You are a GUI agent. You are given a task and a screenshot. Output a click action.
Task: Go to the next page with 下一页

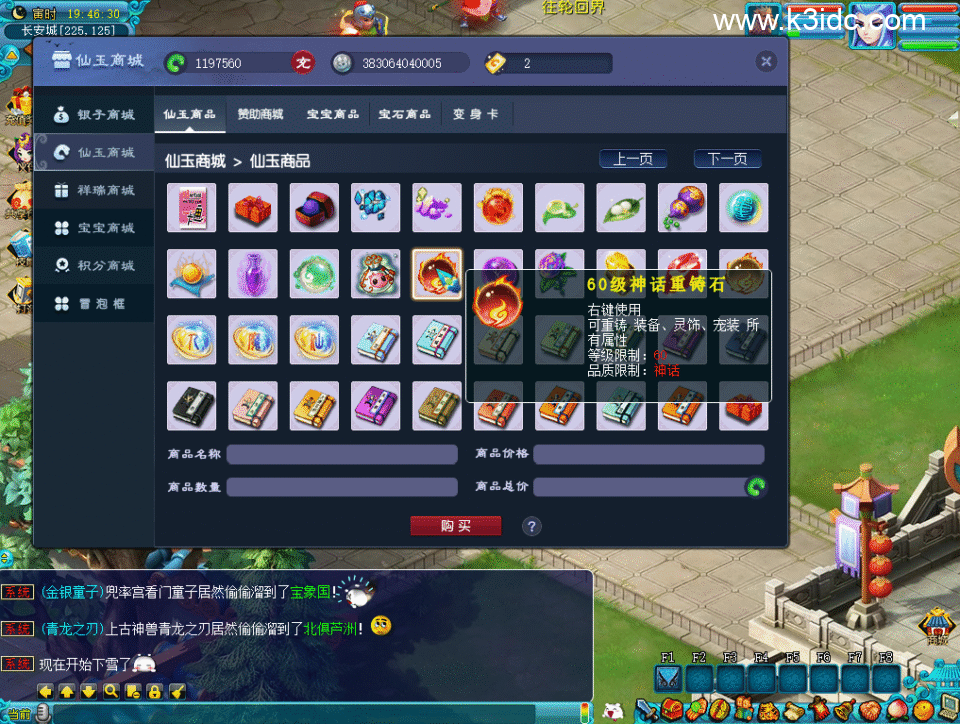tap(727, 159)
